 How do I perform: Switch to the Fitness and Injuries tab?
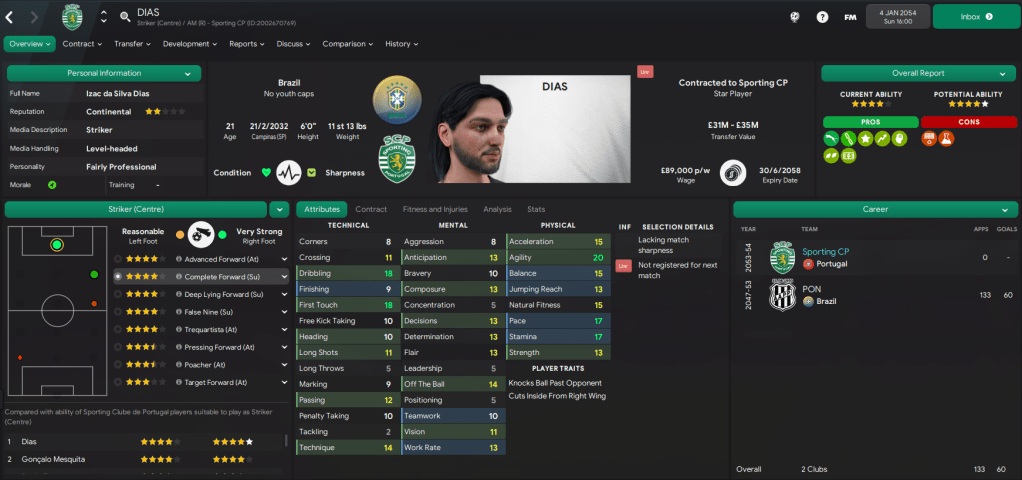point(434,209)
